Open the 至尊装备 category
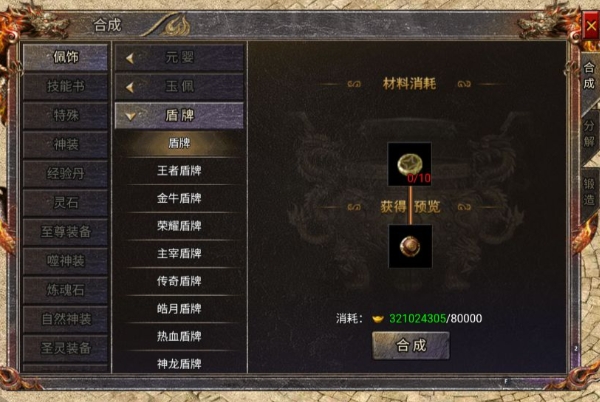Viewport: 600px width, 402px height. [66, 232]
